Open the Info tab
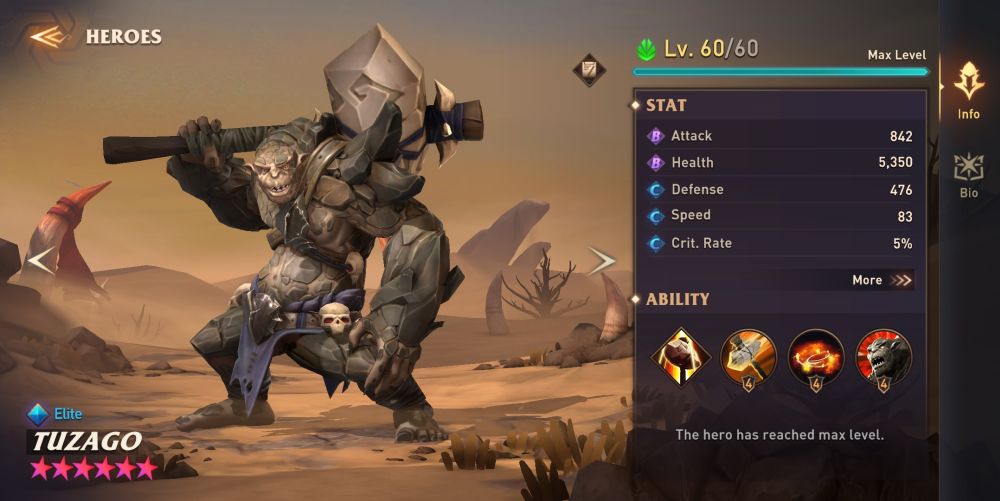 click(968, 90)
